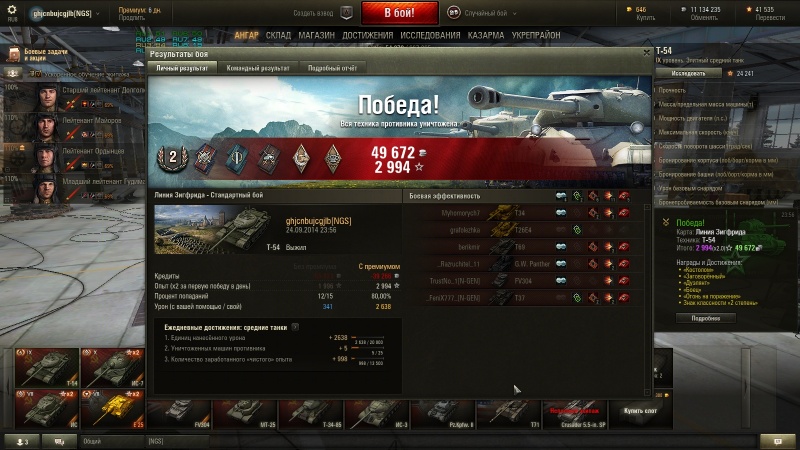Buy a garage slot with Купить слот
800x450 pixels.
pyautogui.click(x=640, y=410)
